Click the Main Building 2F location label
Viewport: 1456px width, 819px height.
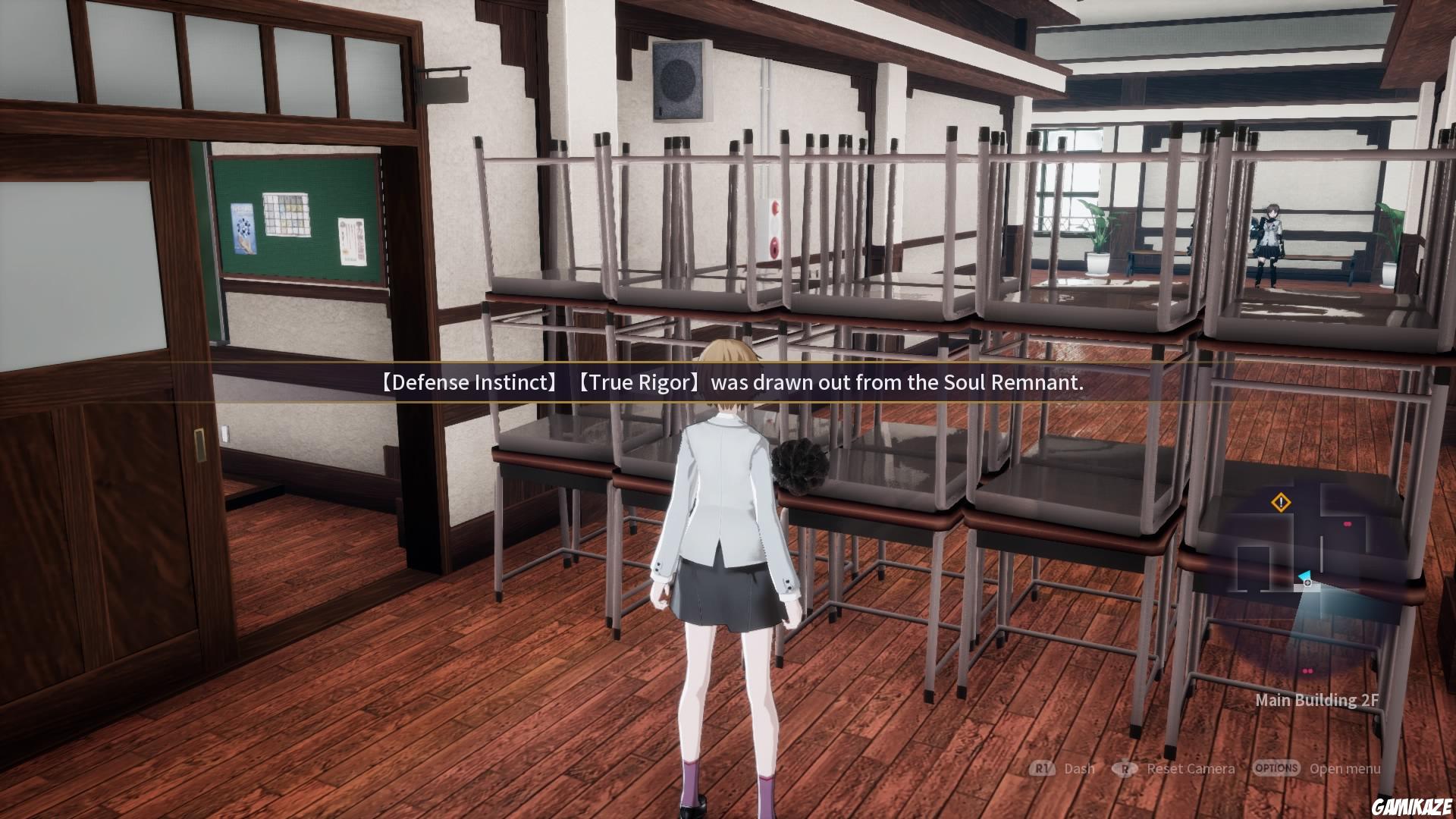(1316, 700)
